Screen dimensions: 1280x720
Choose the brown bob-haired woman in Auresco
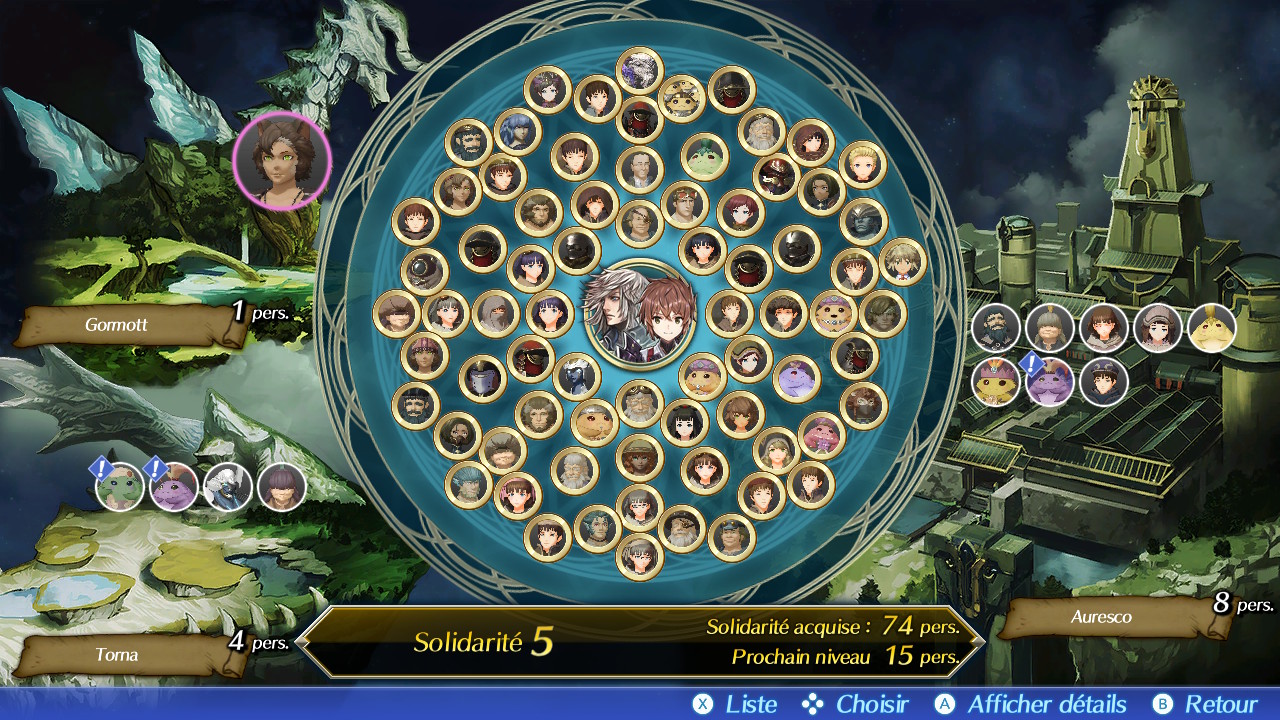(x=1104, y=328)
